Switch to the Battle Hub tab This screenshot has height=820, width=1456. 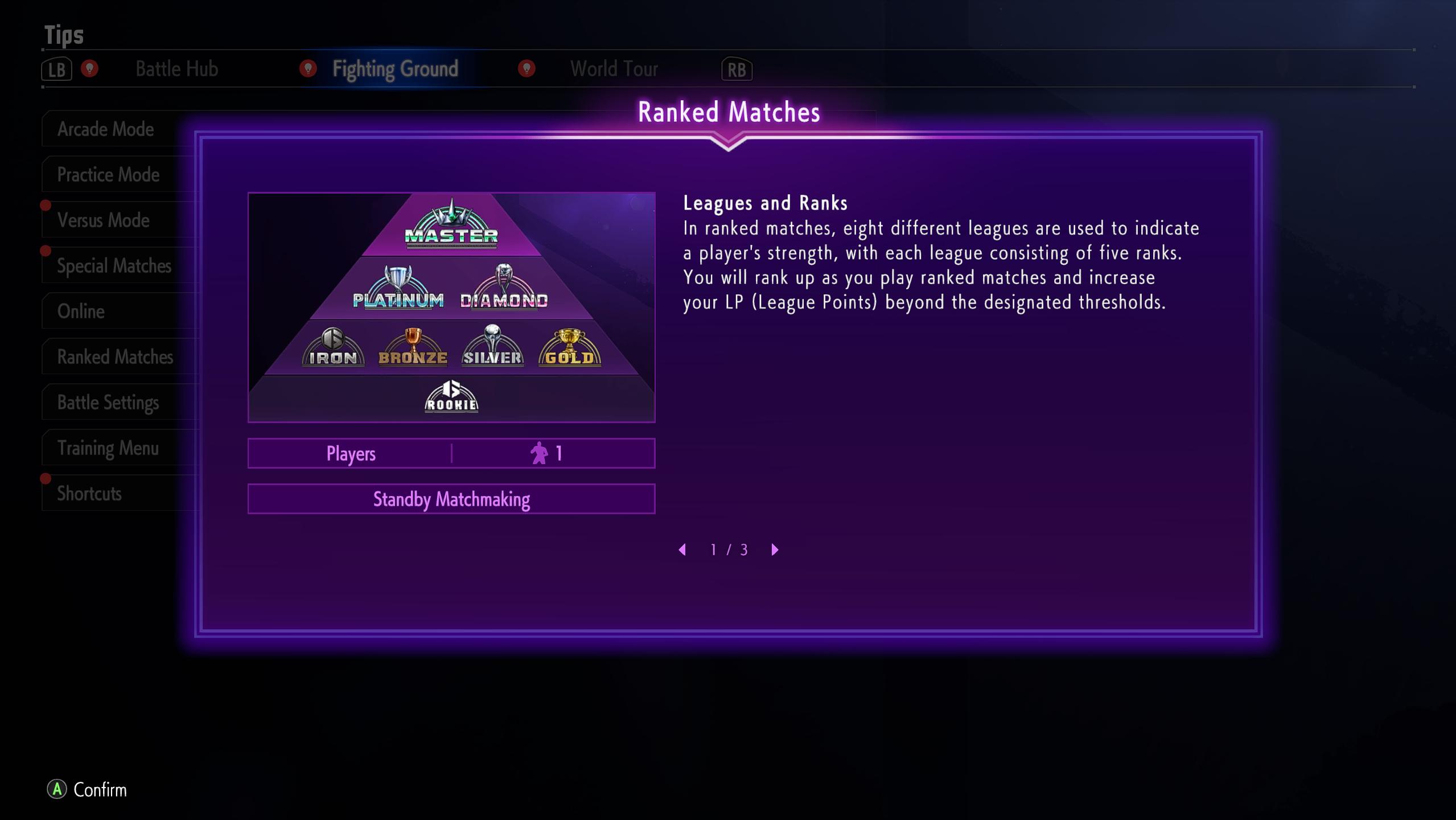pyautogui.click(x=176, y=69)
